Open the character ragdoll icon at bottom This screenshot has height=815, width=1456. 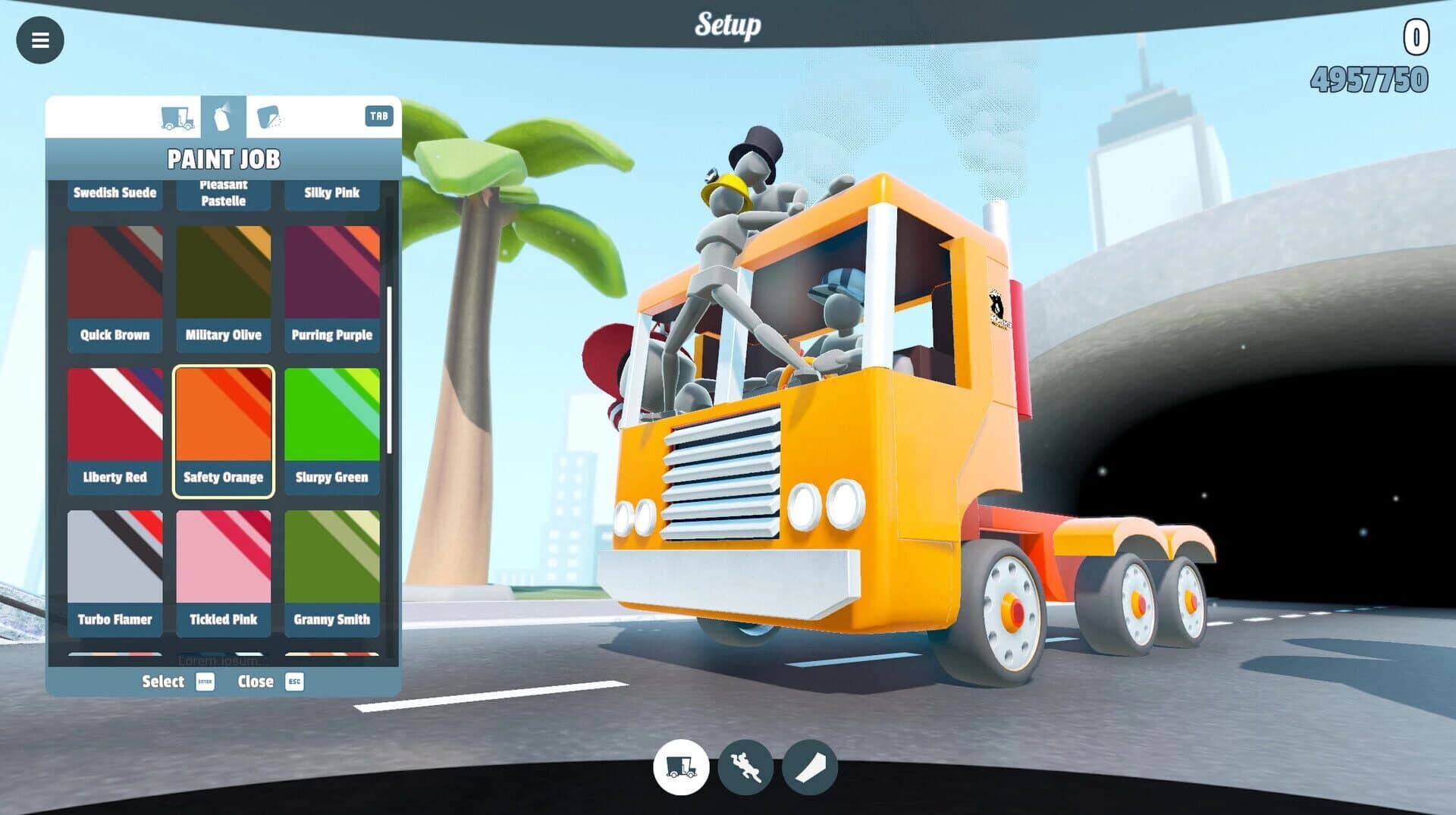[744, 768]
